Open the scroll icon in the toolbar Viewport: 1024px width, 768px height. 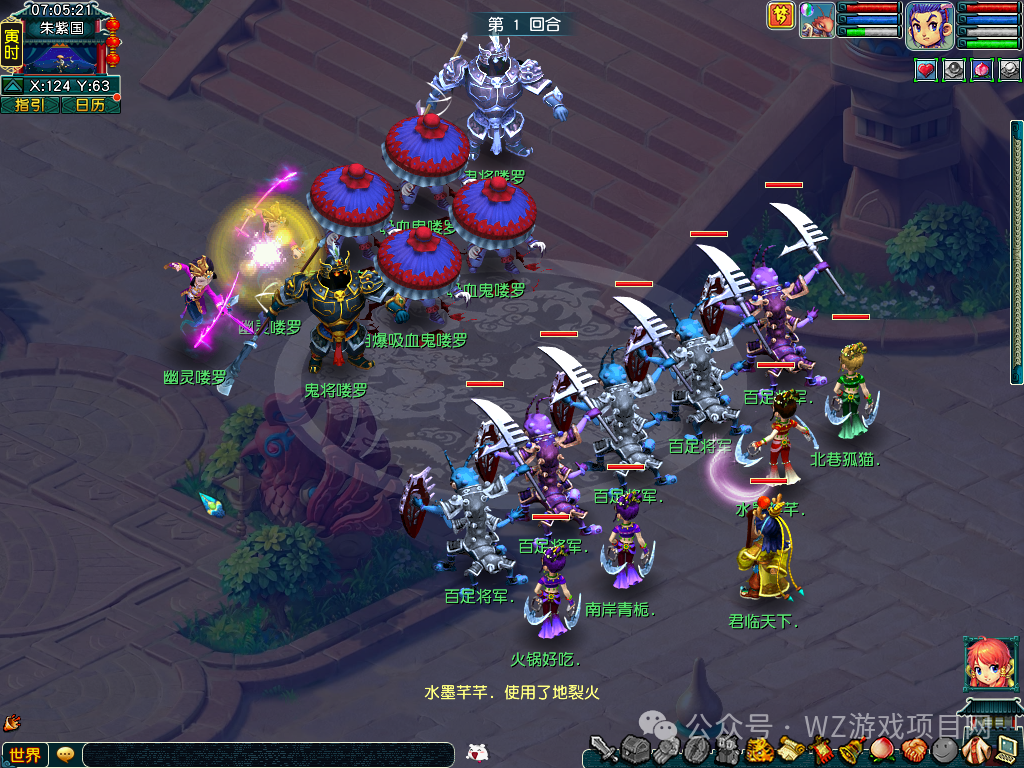point(792,750)
